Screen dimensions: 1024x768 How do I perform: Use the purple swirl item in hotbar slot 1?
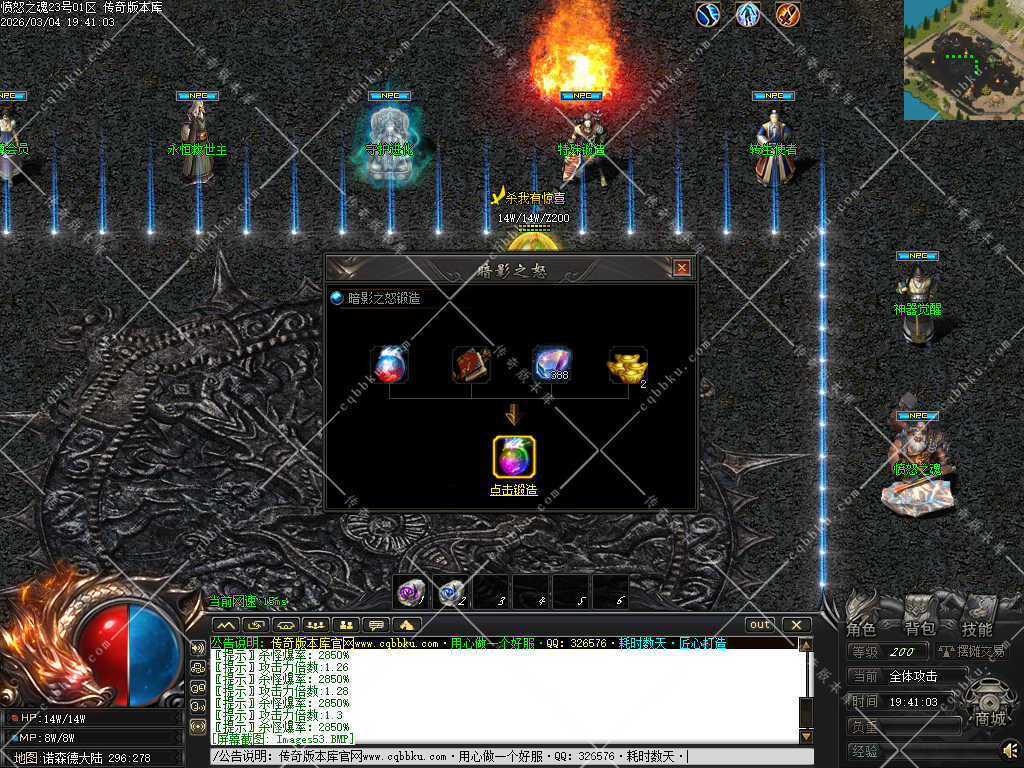tap(411, 592)
